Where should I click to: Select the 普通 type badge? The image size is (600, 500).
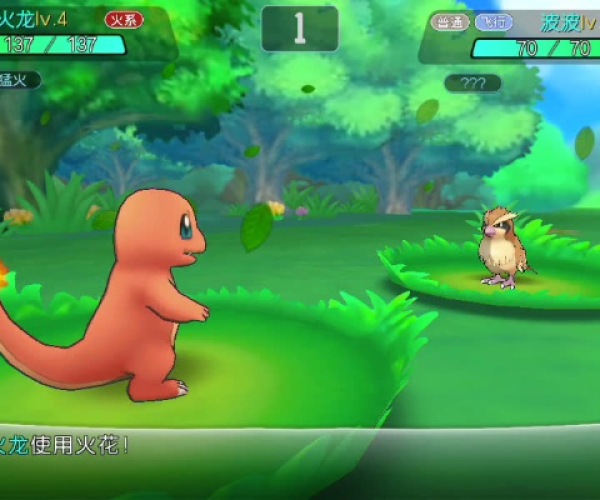[x=450, y=21]
